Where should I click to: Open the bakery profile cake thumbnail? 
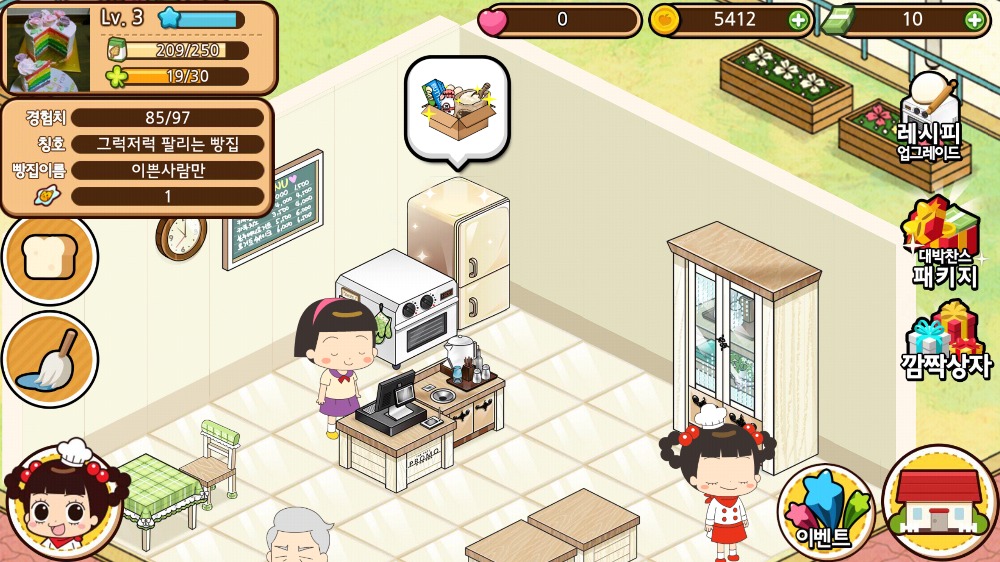(x=48, y=48)
